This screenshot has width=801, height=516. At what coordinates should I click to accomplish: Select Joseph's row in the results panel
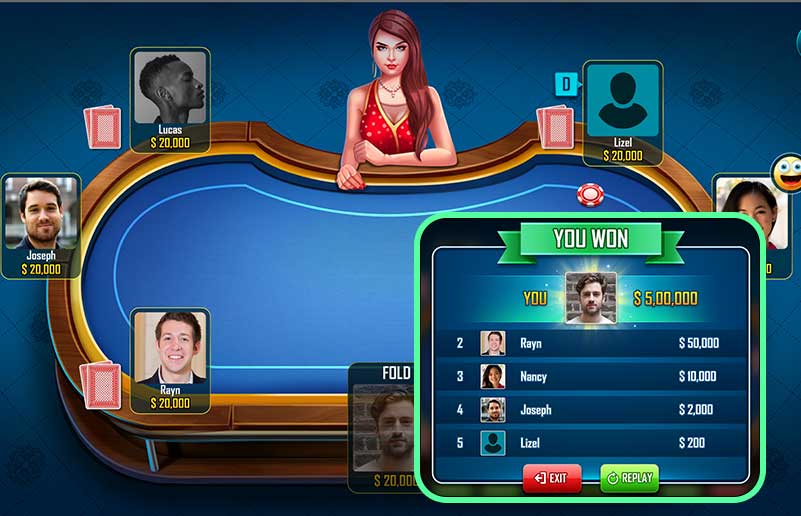click(x=590, y=409)
